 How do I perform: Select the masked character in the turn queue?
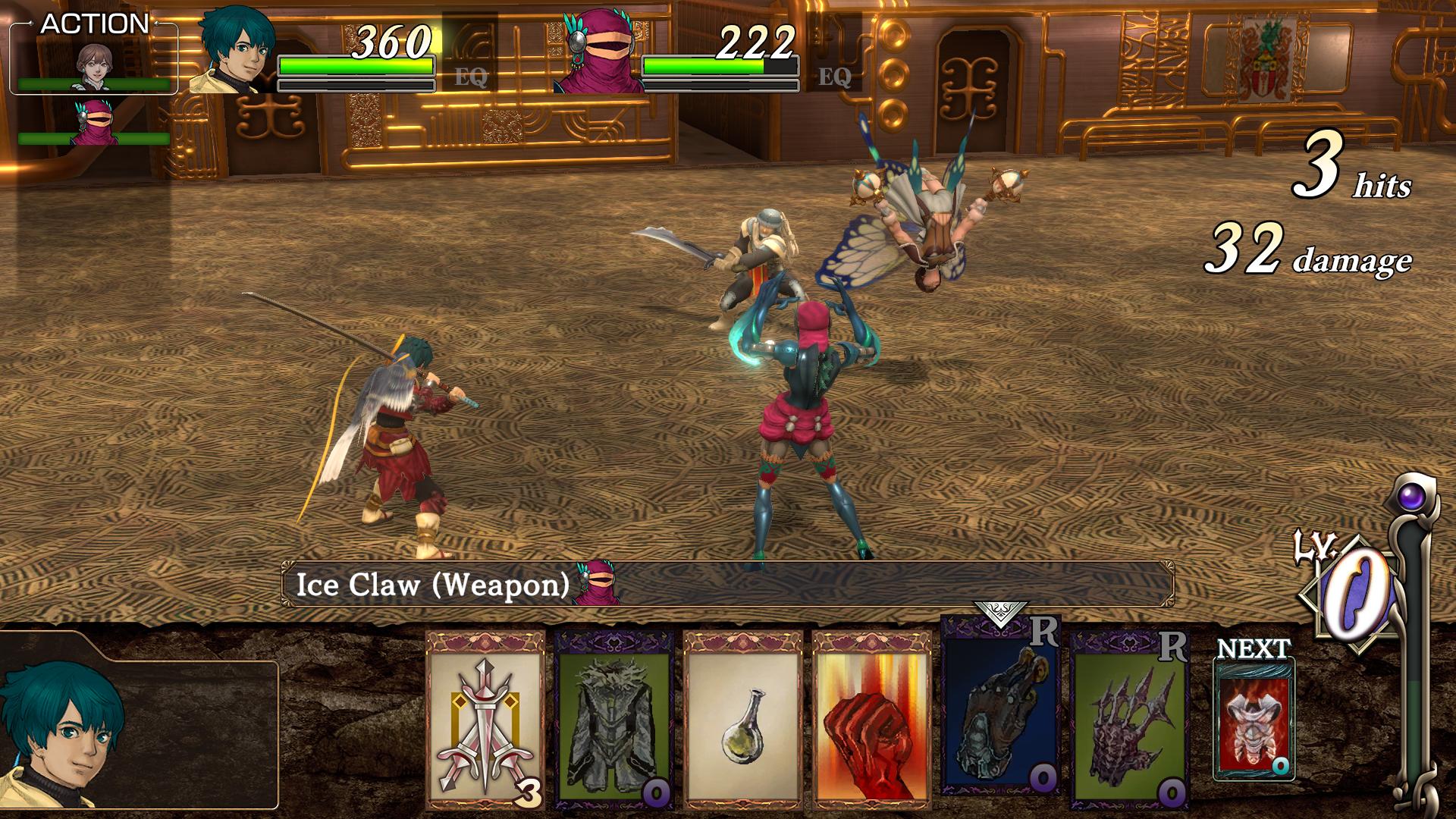95,123
